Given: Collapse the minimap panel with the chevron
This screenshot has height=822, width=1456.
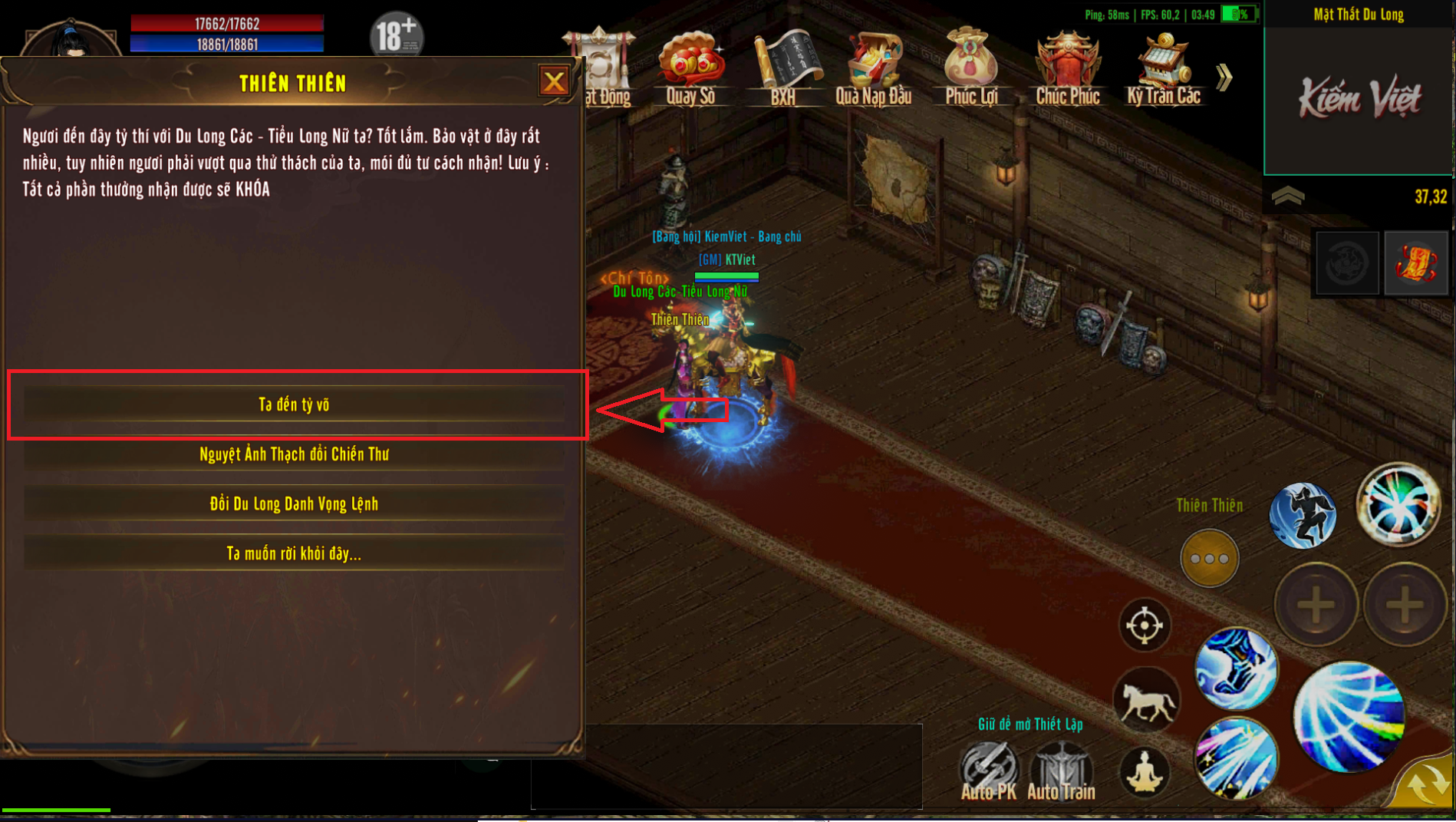Looking at the screenshot, I should coord(1288,196).
